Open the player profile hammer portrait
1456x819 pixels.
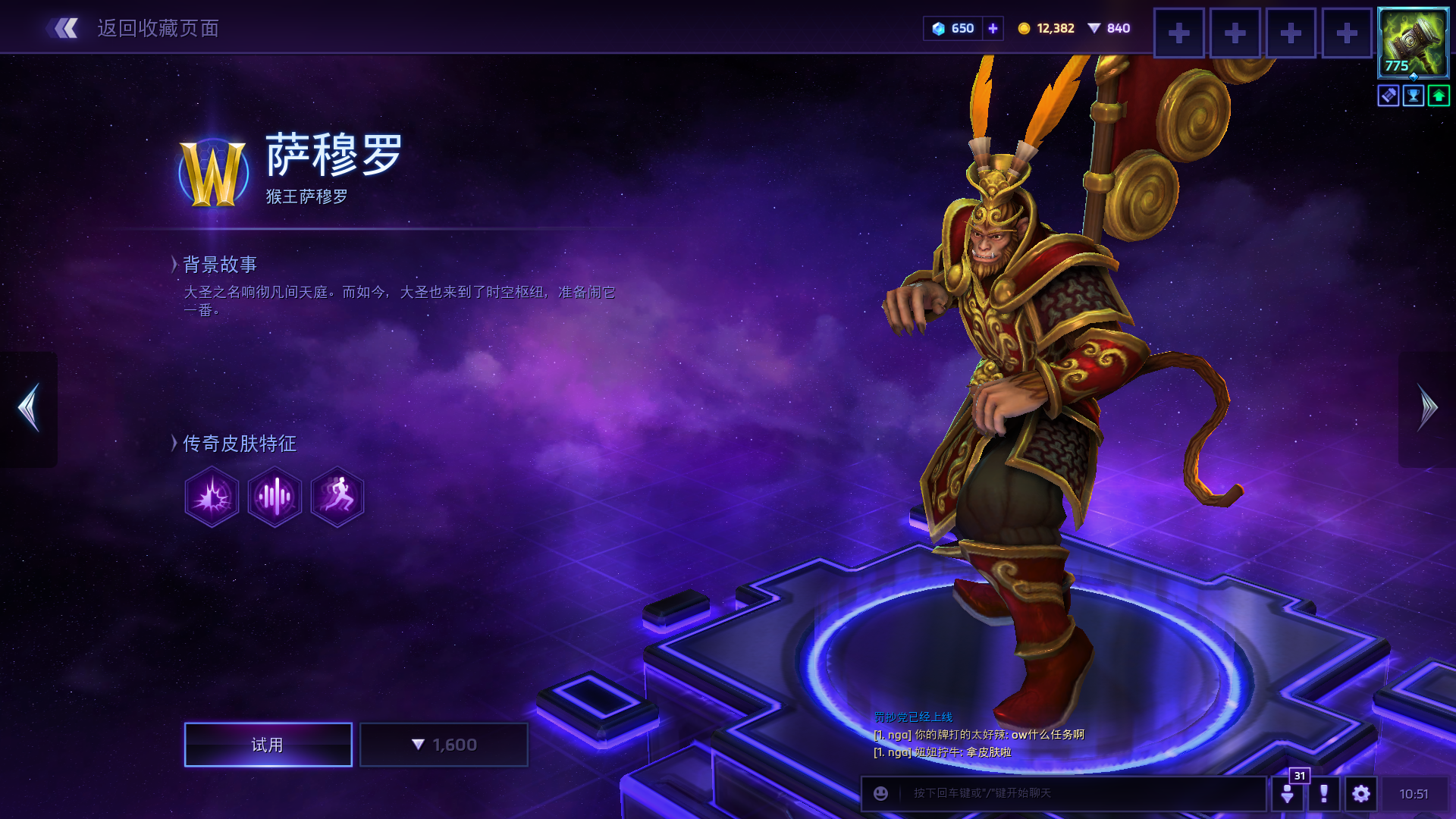coord(1413,42)
